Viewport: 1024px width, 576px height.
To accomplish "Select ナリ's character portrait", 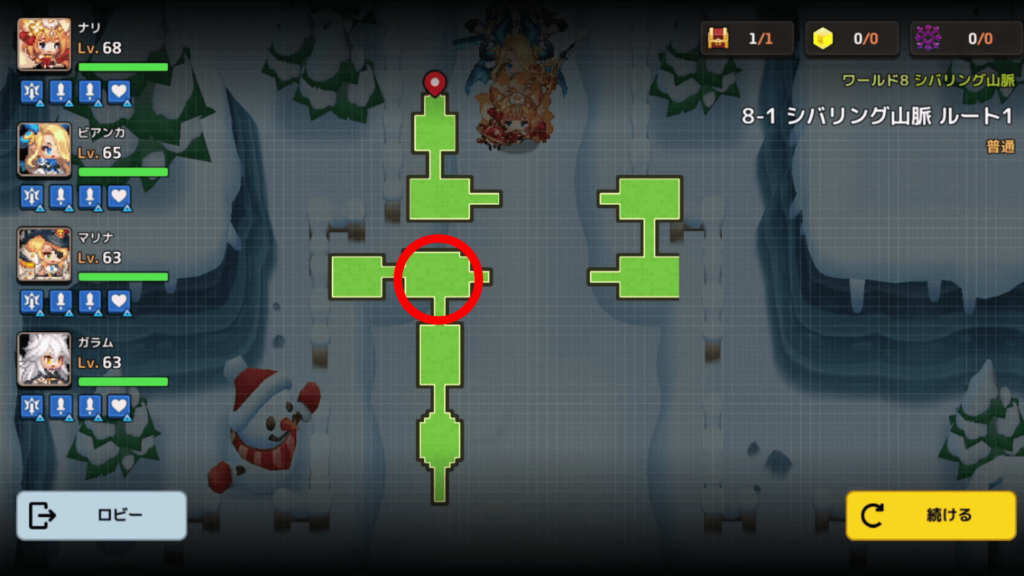I will coord(45,46).
